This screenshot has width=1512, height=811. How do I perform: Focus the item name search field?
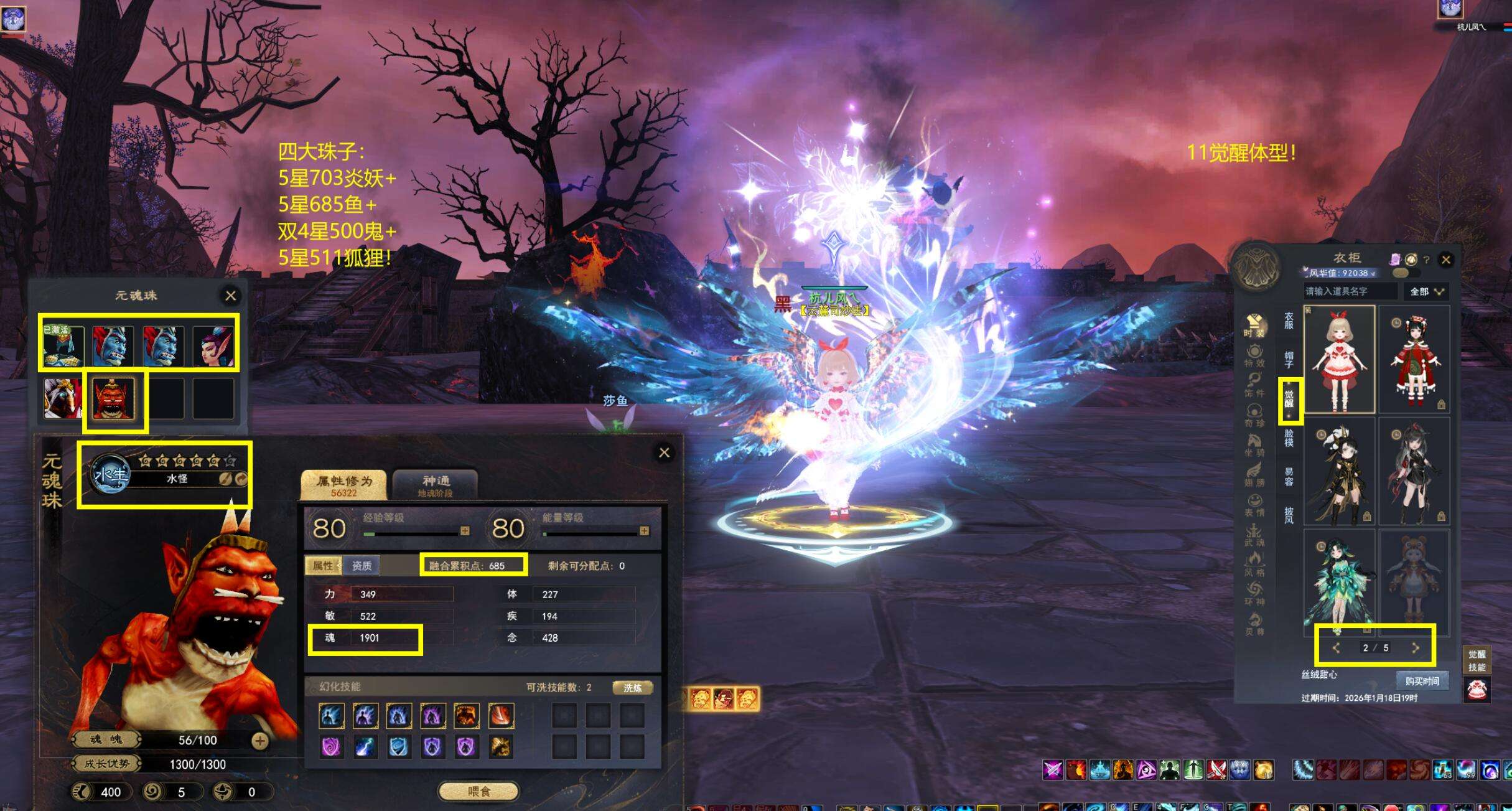coord(1349,291)
